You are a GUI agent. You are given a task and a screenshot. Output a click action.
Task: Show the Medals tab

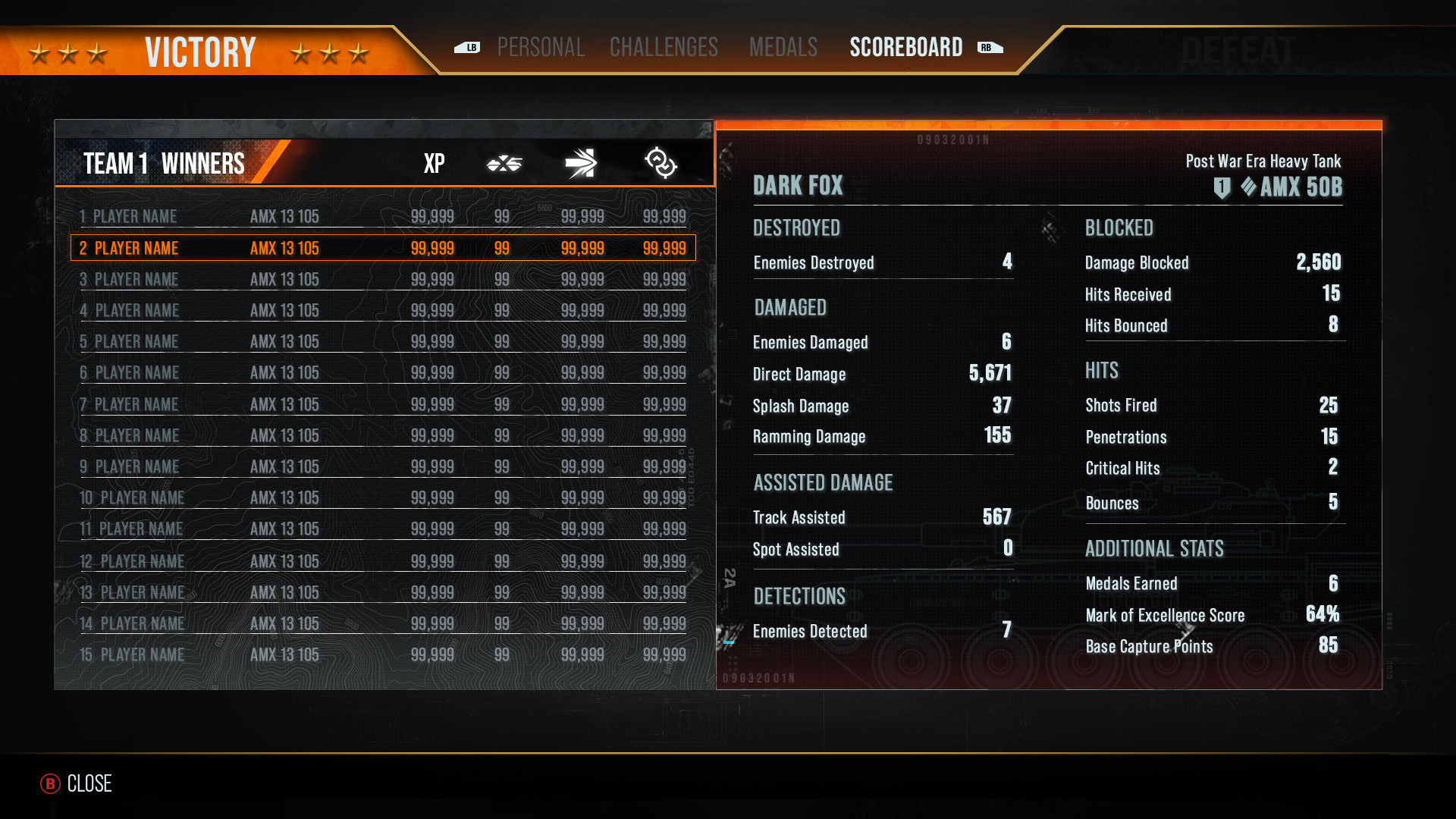(783, 48)
